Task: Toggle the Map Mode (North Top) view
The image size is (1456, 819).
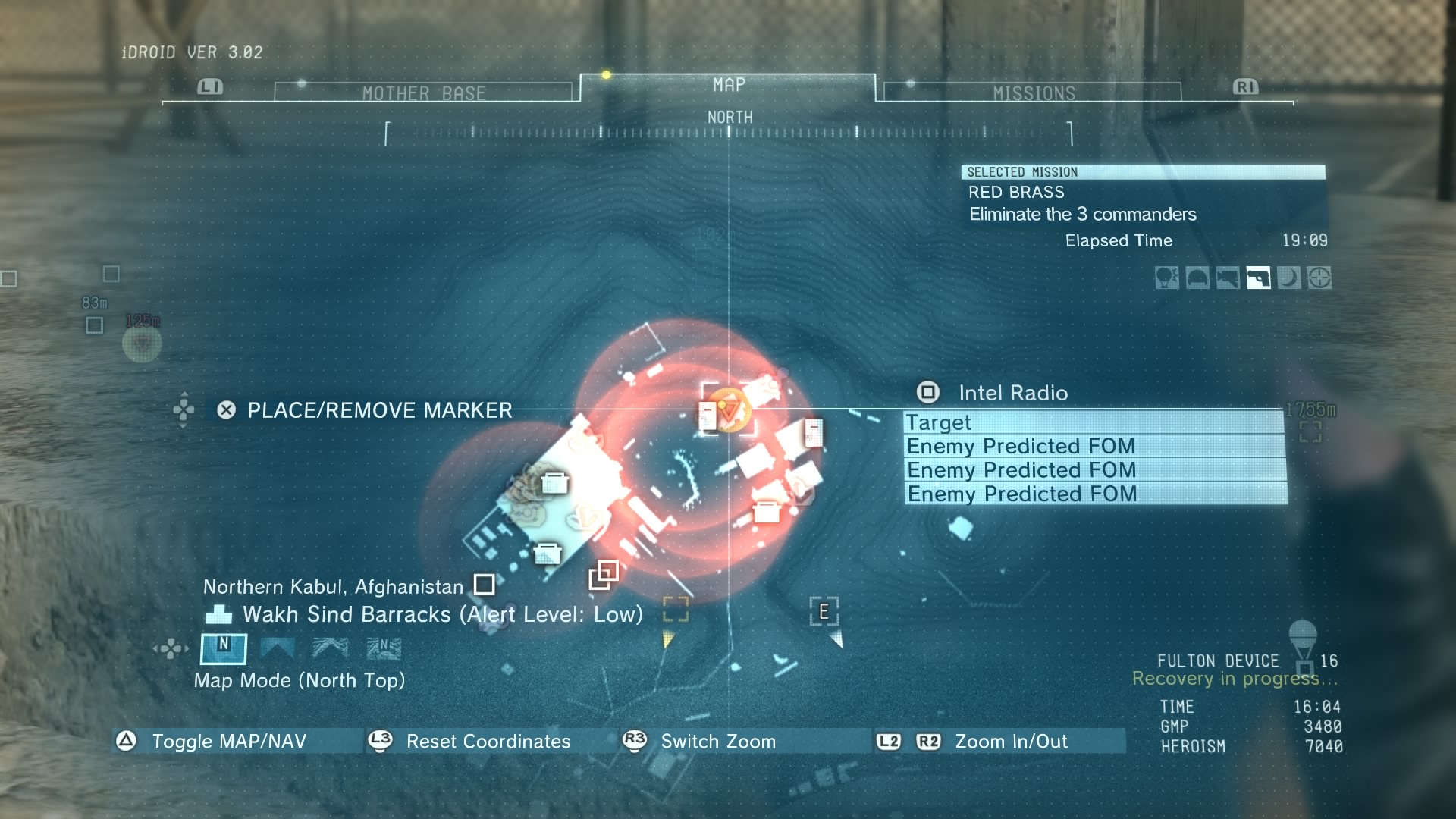Action: (x=224, y=649)
